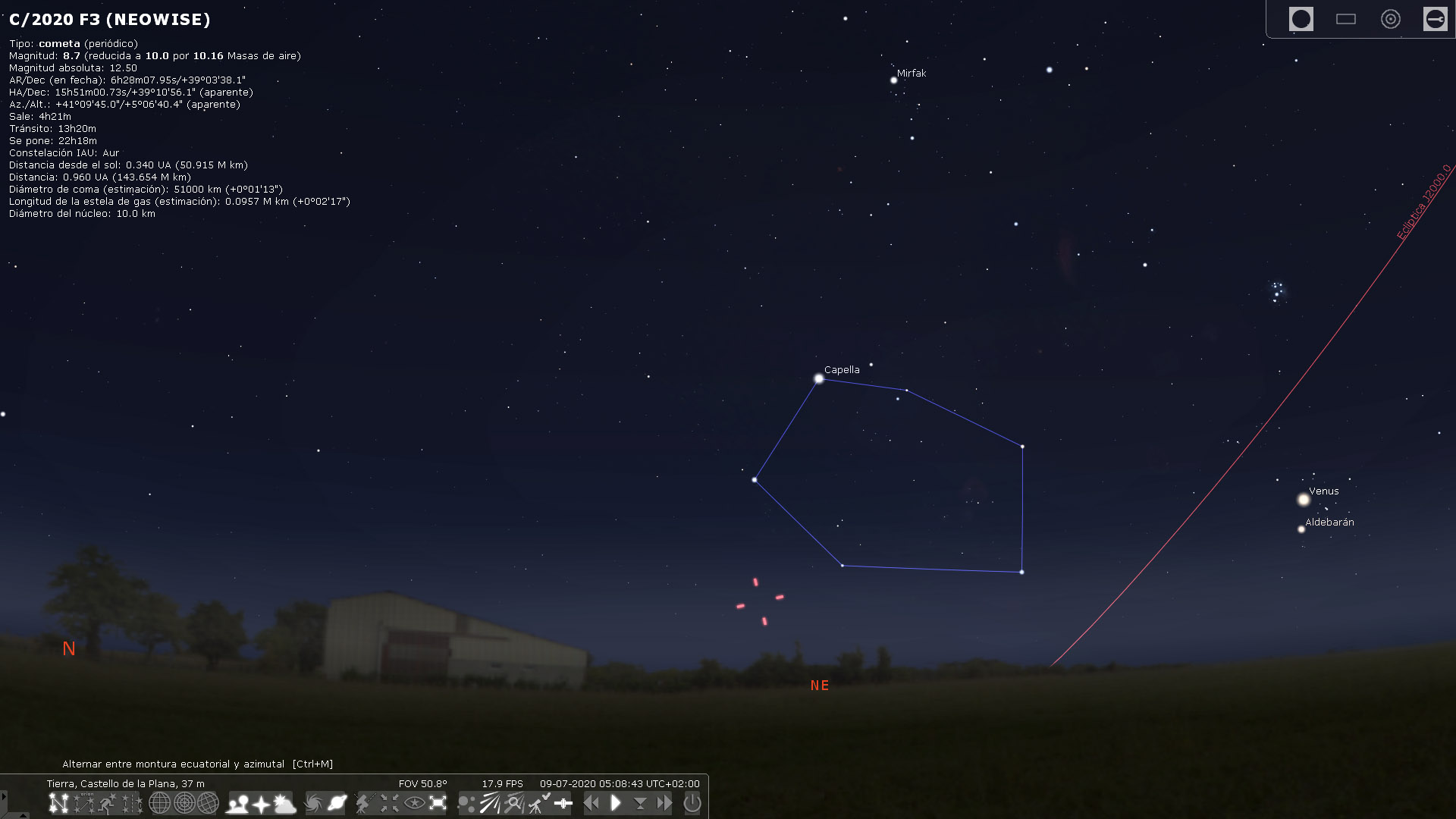The width and height of the screenshot is (1456, 819).
Task: Activate the Telrad finder circles
Action: pos(1391,19)
